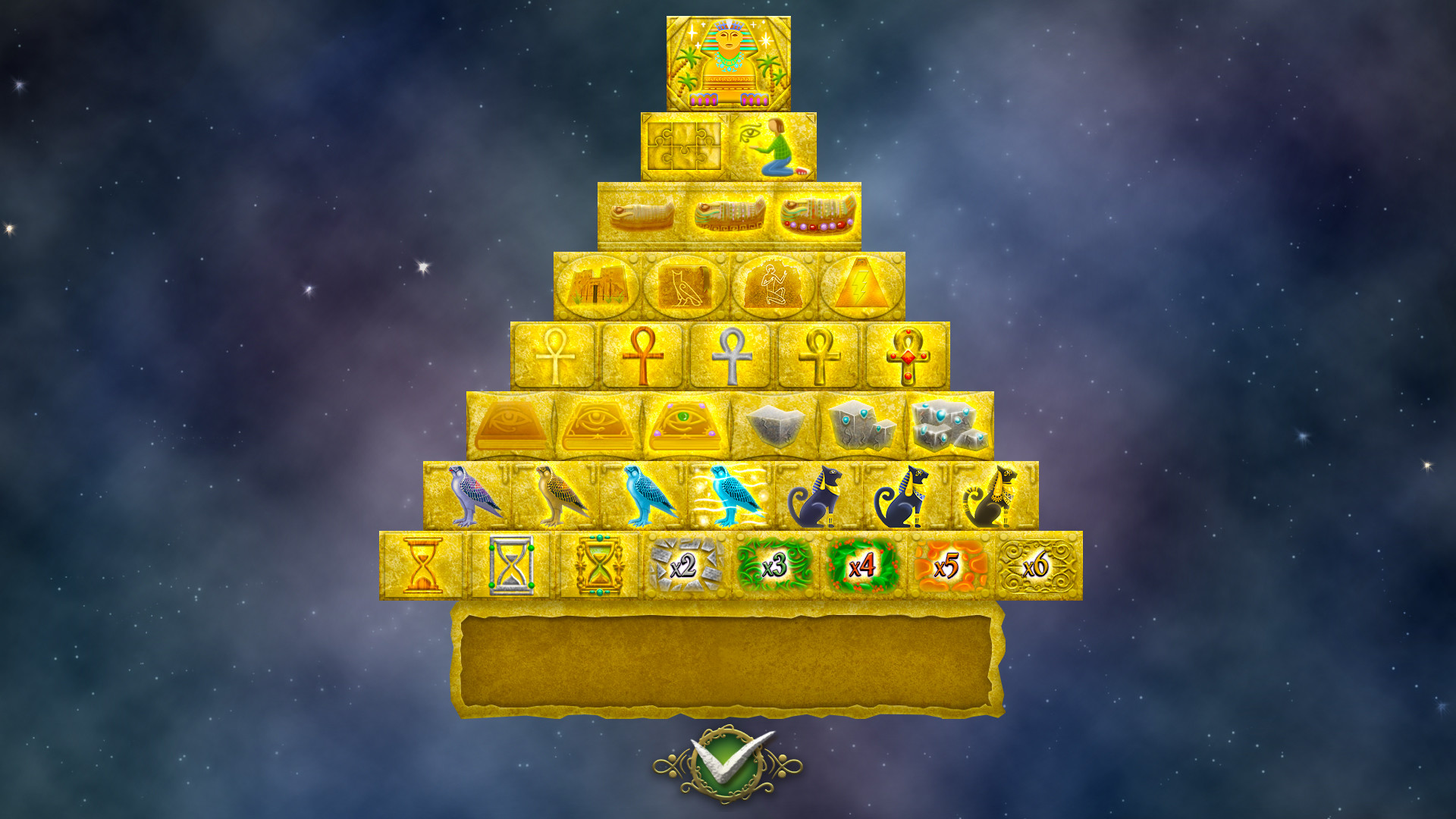
Task: Select the silver ankh tile
Action: point(732,354)
